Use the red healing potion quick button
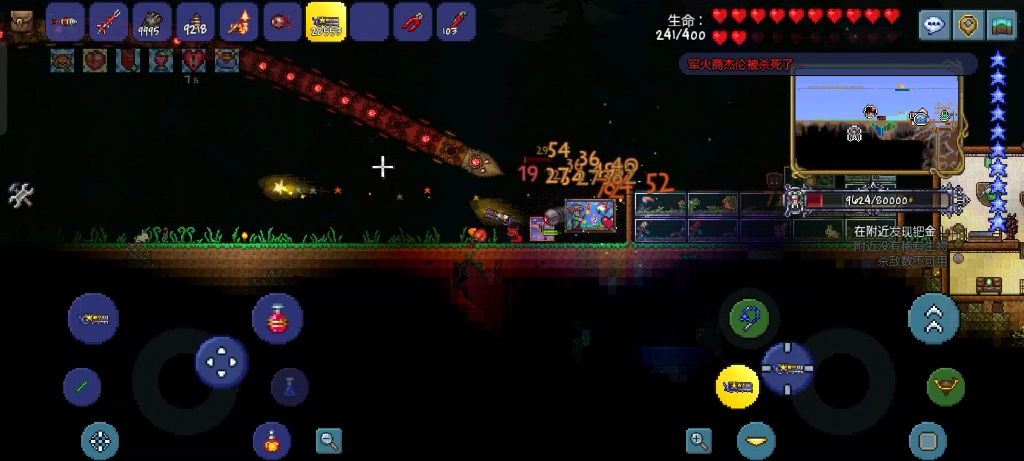 tap(277, 319)
